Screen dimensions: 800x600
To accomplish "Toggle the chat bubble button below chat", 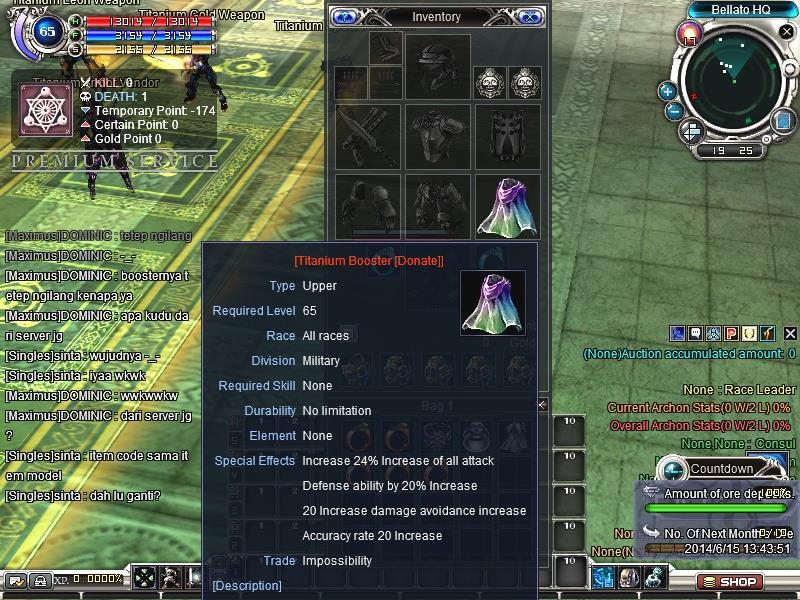I will tap(16, 580).
